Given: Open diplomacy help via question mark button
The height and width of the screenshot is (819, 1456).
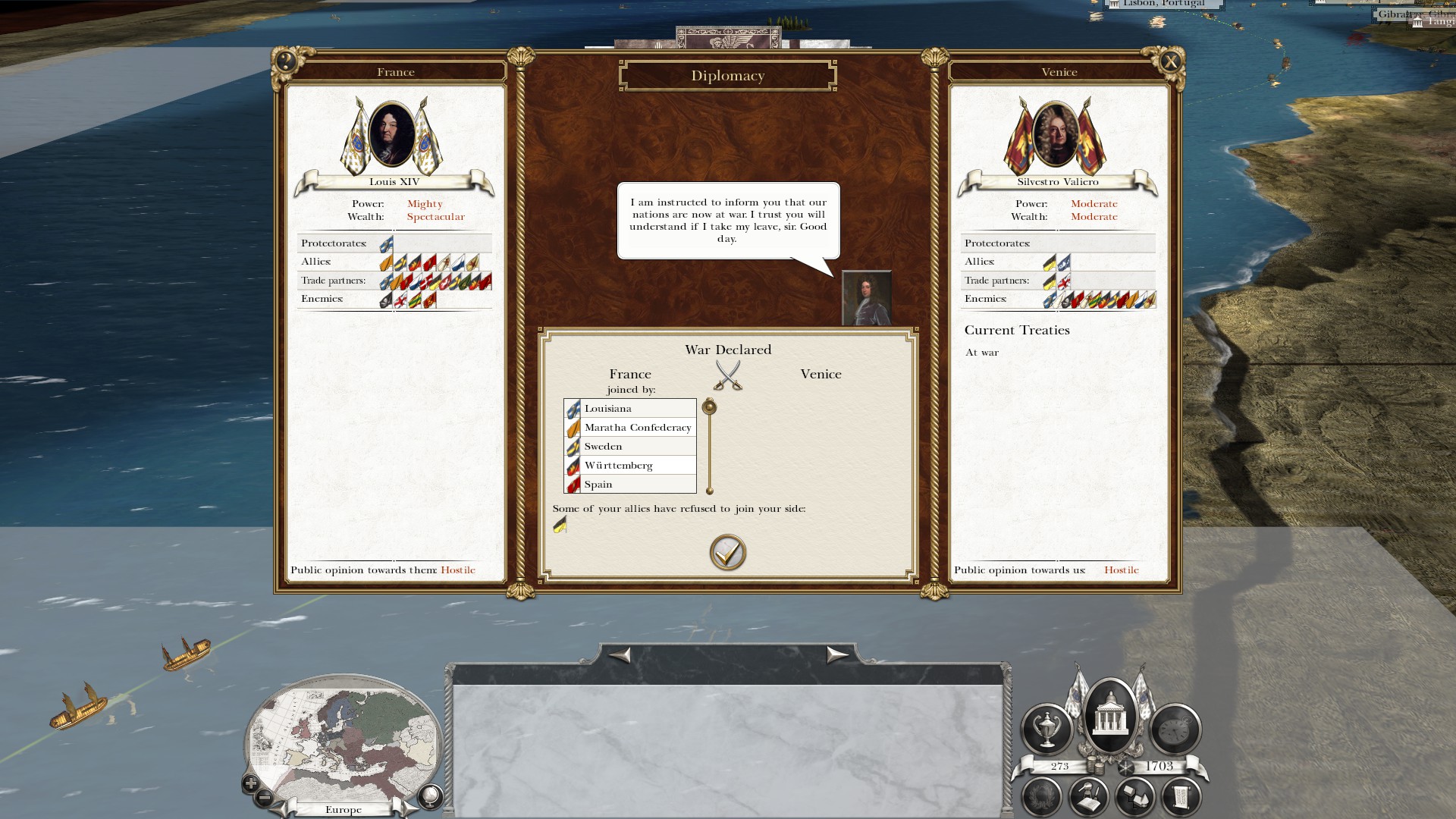Looking at the screenshot, I should tap(286, 61).
